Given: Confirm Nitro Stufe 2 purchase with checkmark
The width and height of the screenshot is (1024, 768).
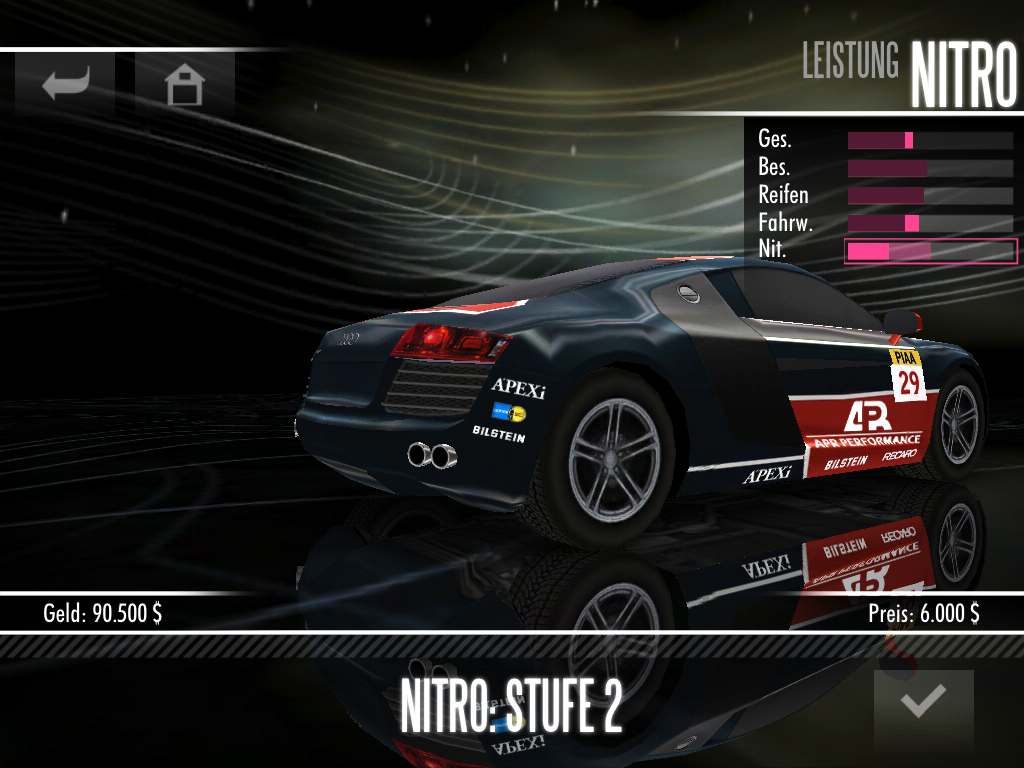Looking at the screenshot, I should (923, 703).
